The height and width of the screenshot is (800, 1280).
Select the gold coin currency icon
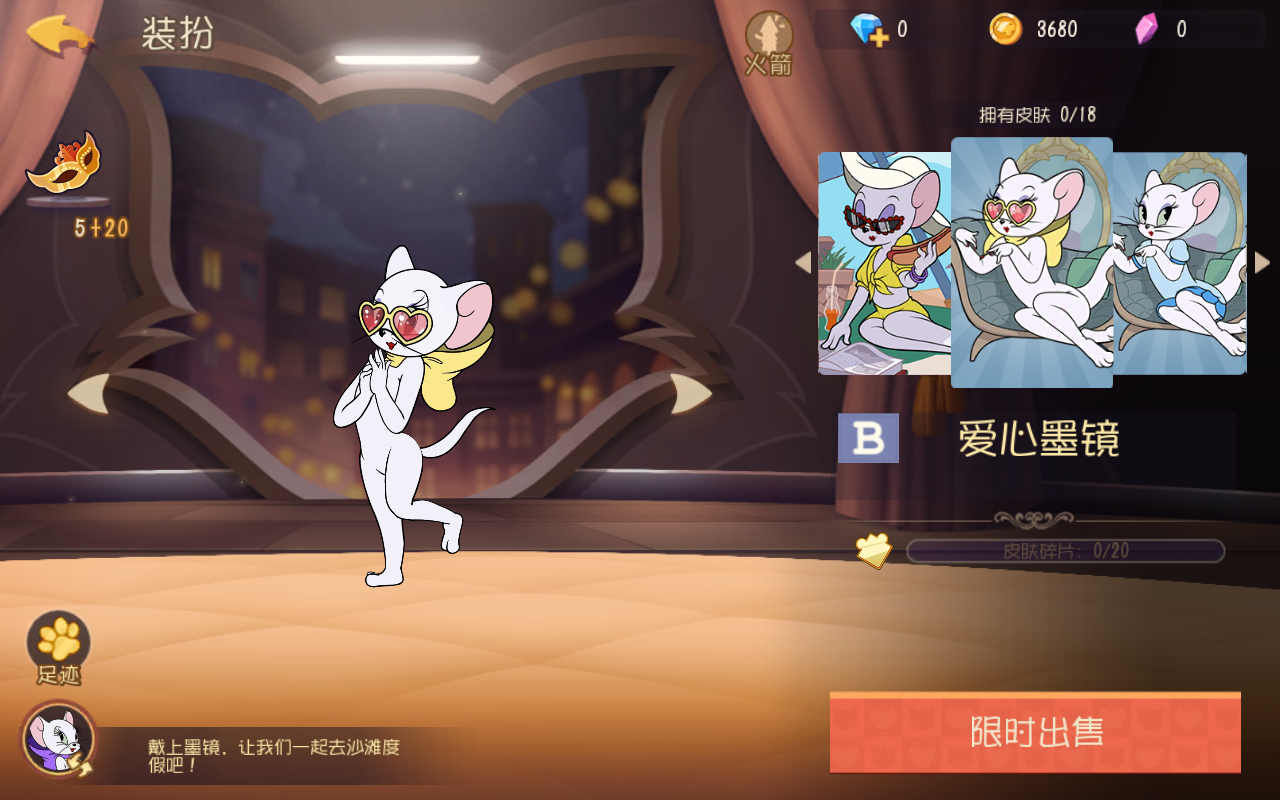1008,29
